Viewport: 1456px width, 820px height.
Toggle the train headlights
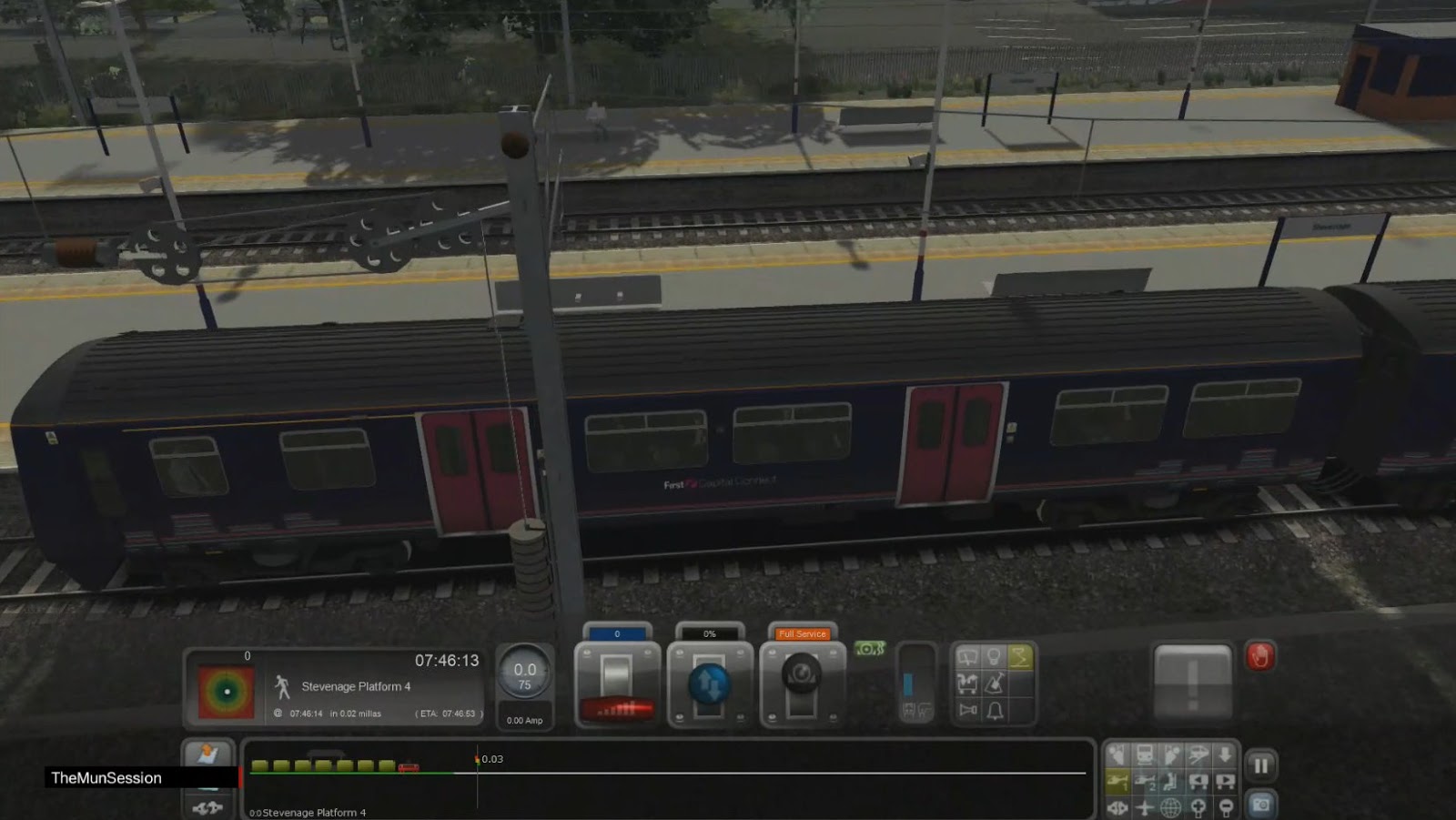pos(996,654)
